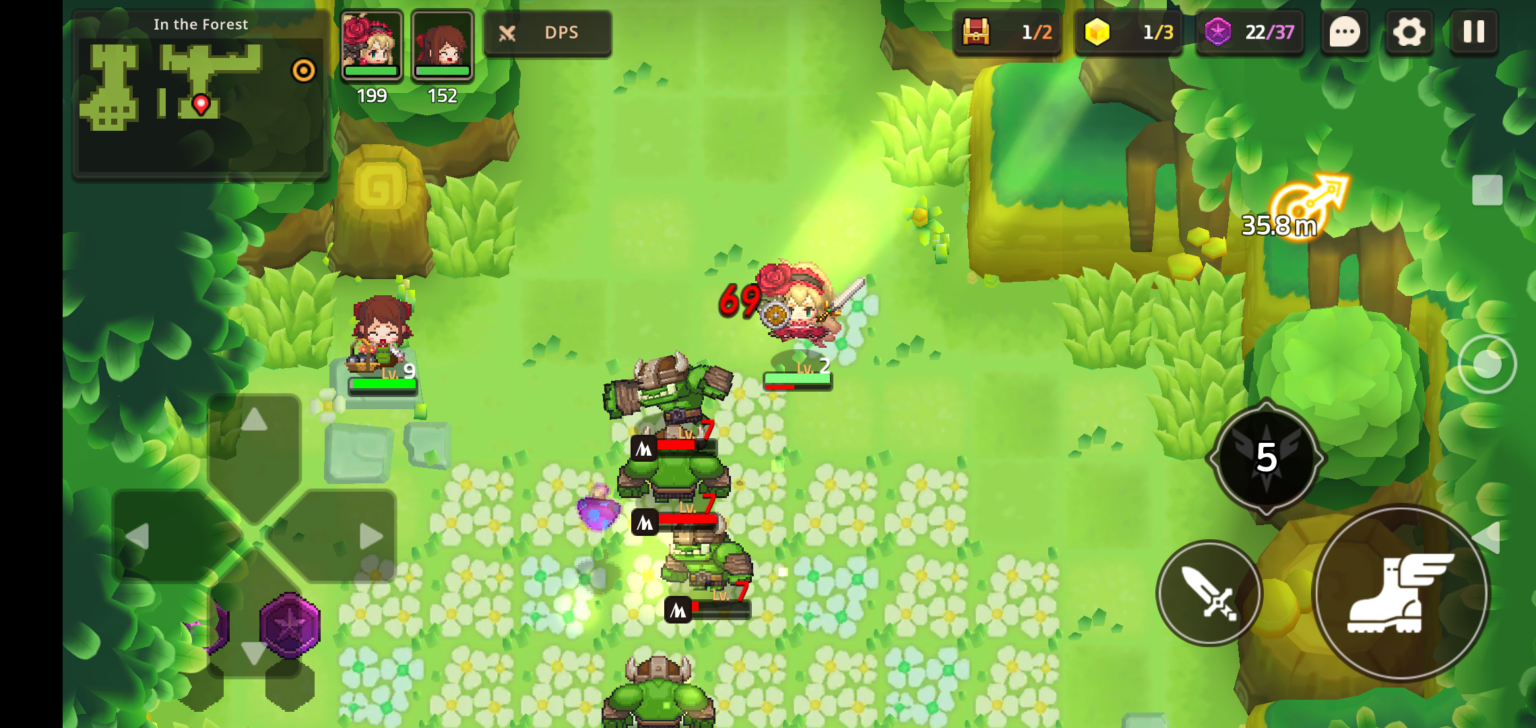Switch the DPS display mode
The width and height of the screenshot is (1536, 728).
pos(547,32)
